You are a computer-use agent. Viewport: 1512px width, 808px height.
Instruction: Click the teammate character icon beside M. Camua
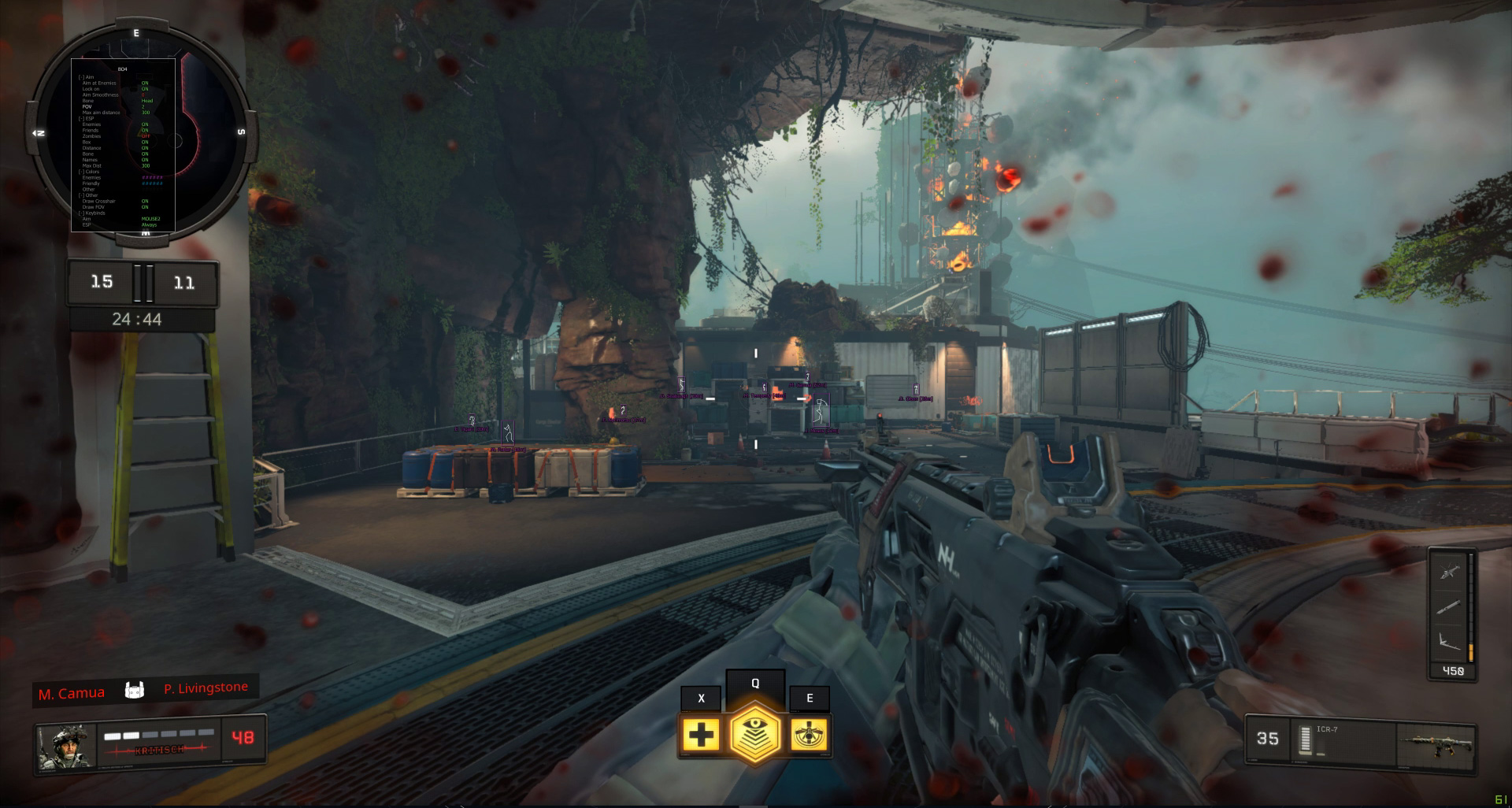[135, 691]
